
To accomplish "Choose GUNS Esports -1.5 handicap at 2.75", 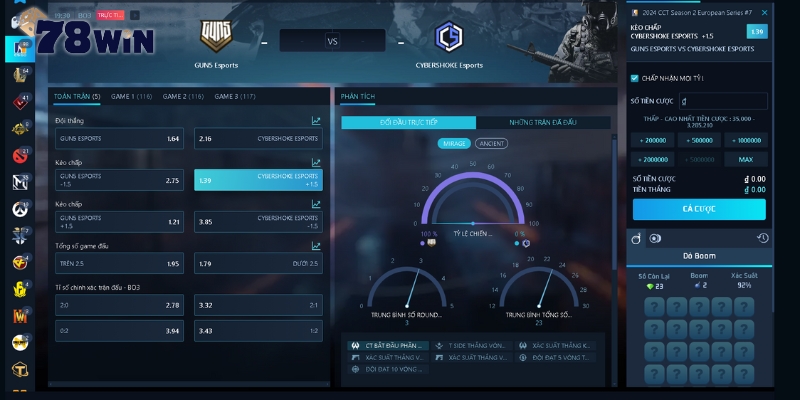I will pyautogui.click(x=120, y=180).
